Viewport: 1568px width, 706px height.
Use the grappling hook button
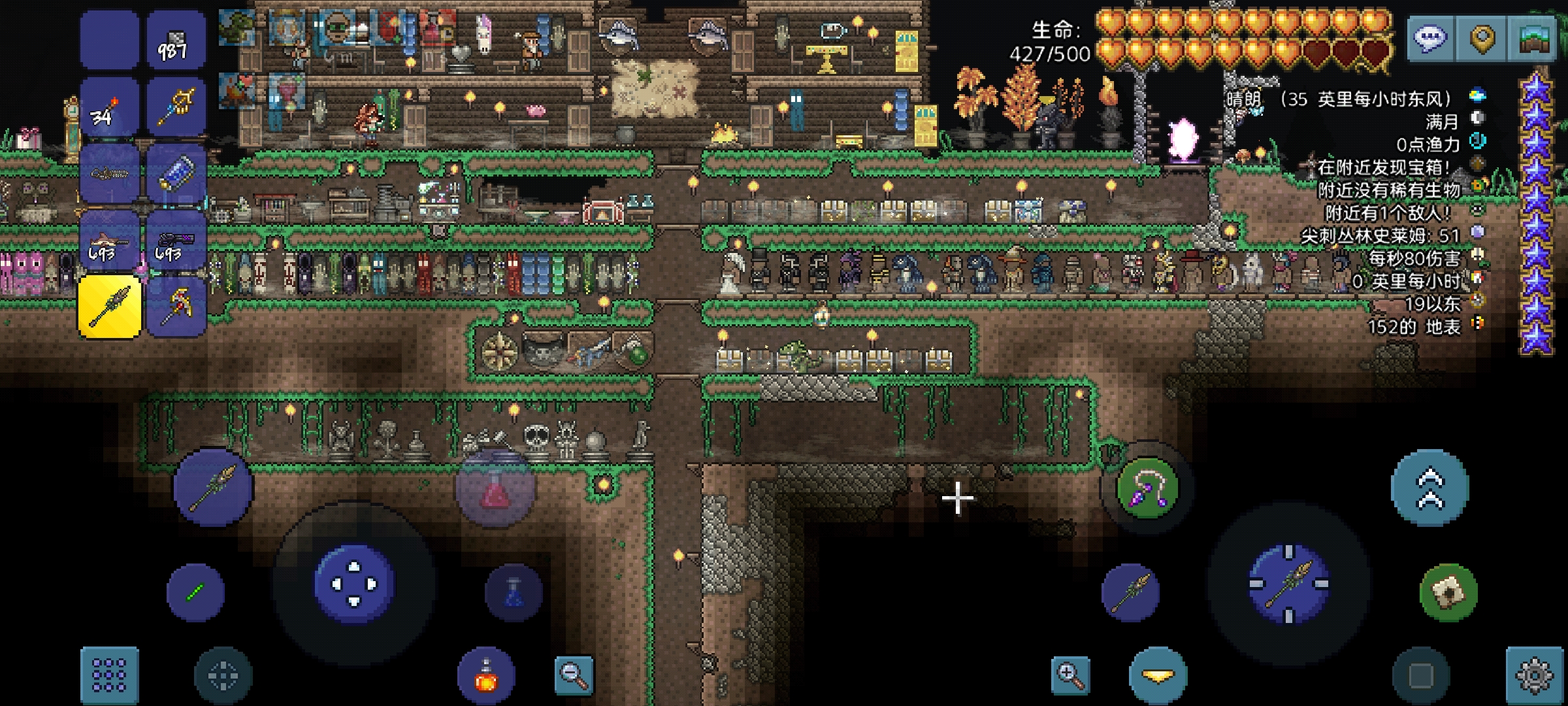1147,488
